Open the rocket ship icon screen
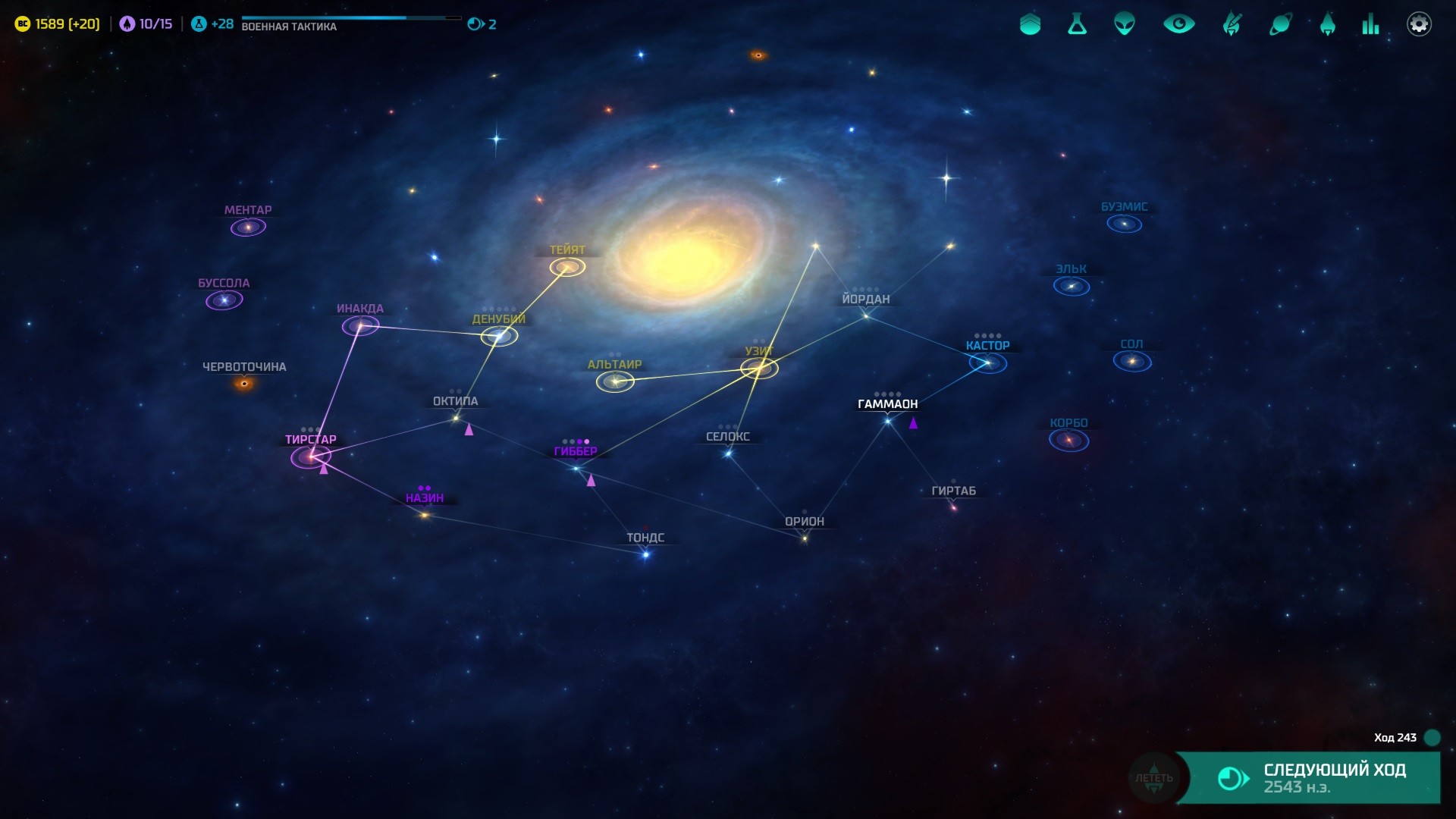 (1327, 24)
